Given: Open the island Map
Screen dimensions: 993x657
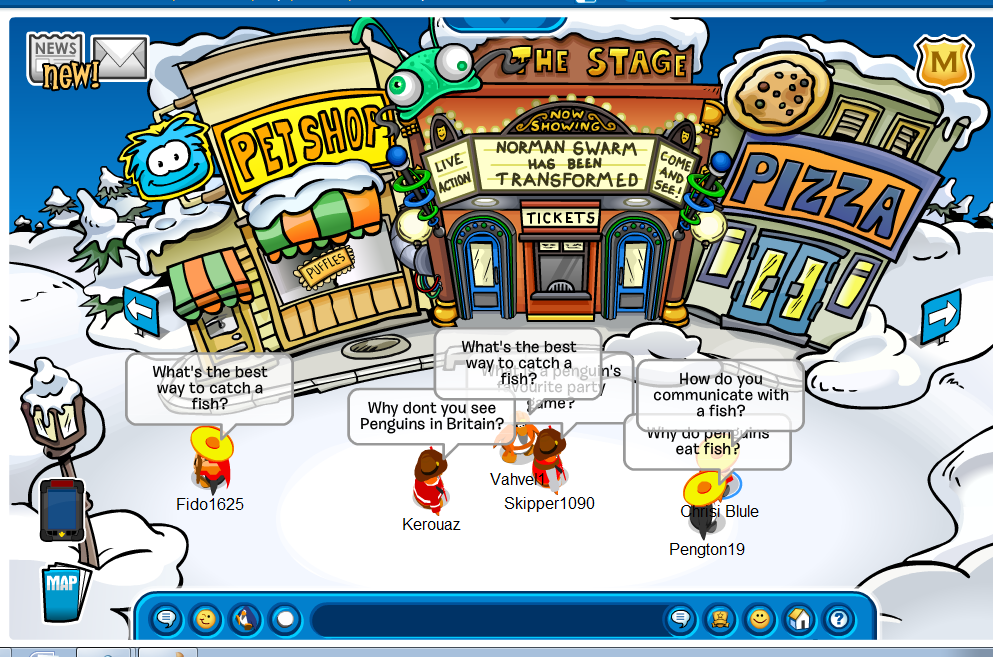Looking at the screenshot, I should [63, 590].
